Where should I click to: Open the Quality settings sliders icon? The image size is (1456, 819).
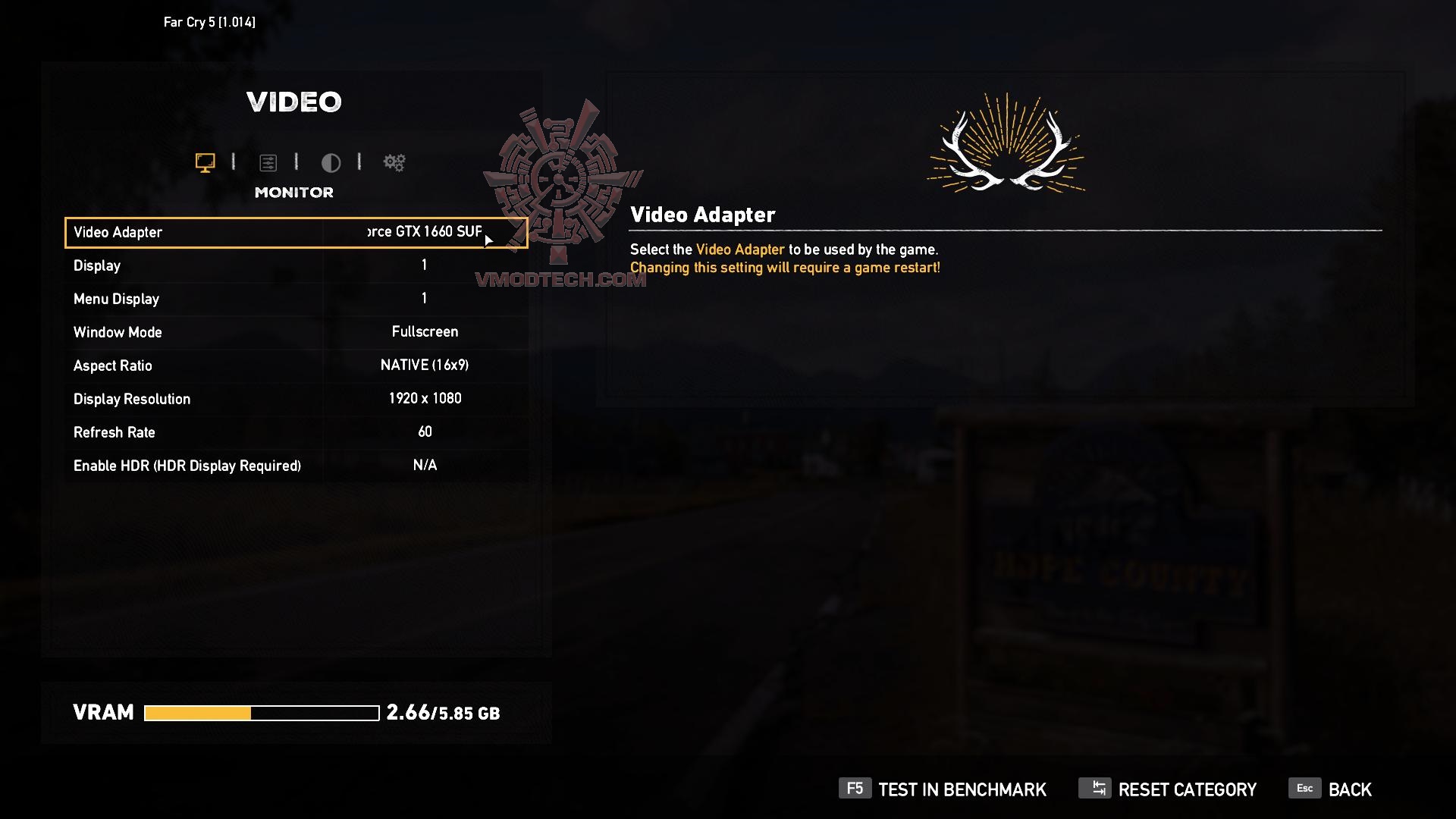tap(269, 162)
